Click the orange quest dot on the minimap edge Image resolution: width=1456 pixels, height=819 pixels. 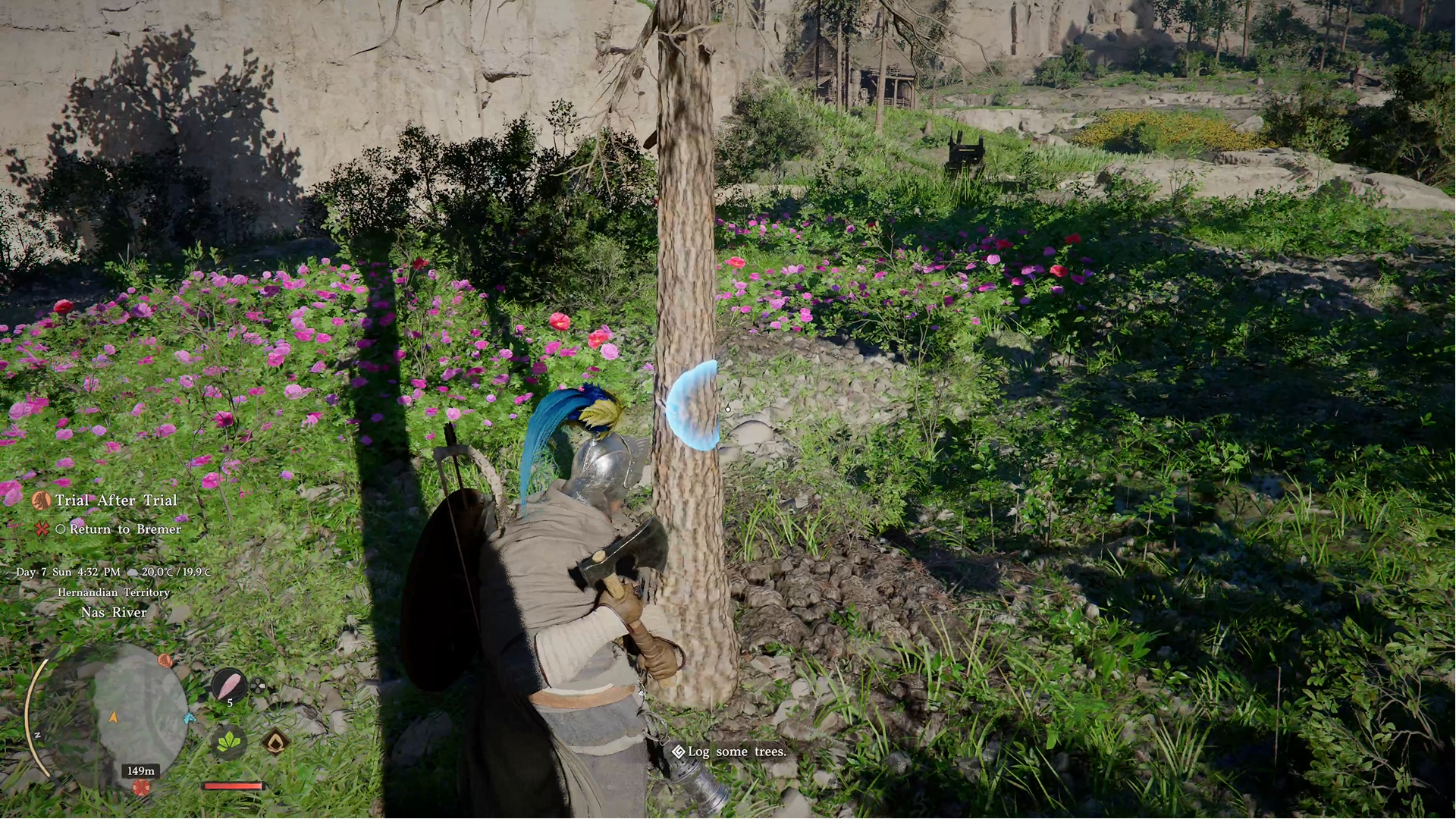tap(164, 660)
